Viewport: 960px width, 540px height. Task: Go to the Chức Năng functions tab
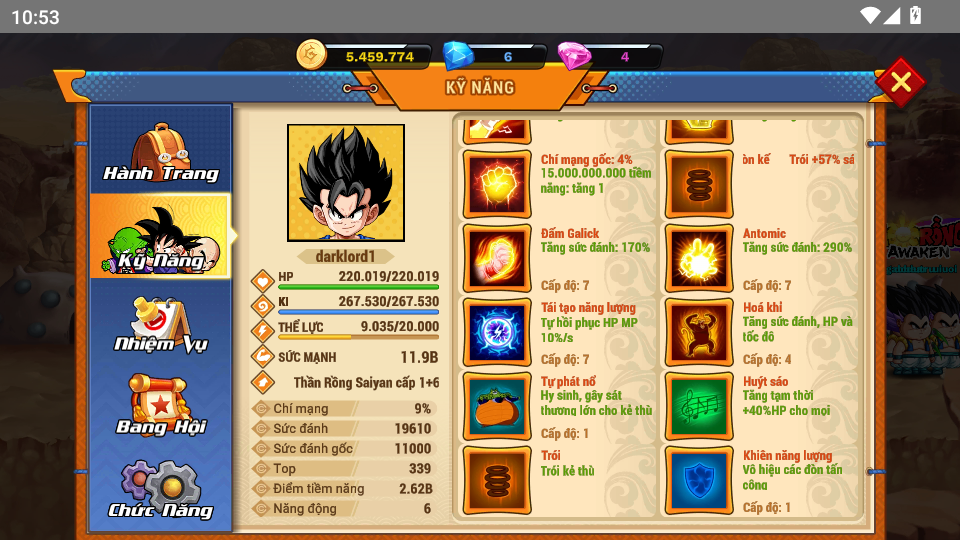coord(161,490)
